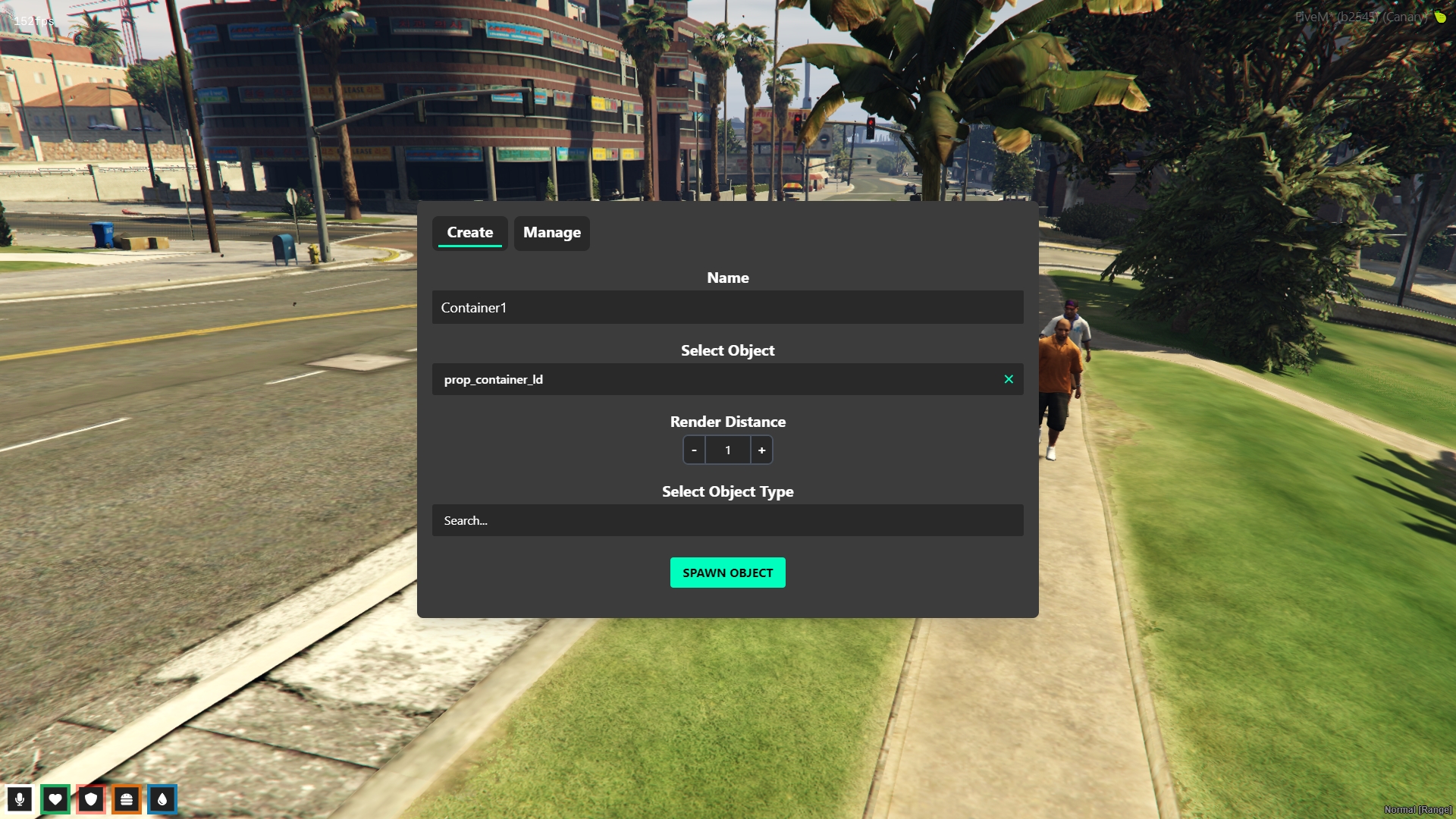Open the Select Object Type search dropdown

727,521
